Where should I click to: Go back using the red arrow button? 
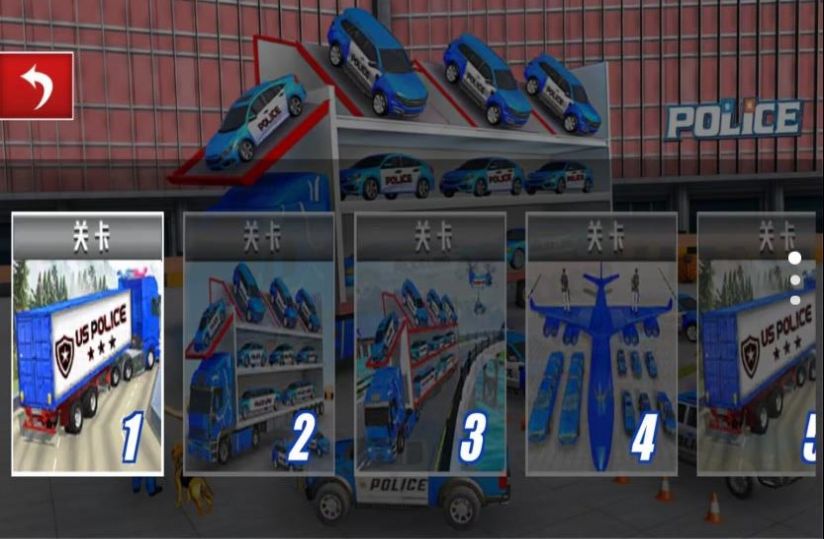coord(37,86)
